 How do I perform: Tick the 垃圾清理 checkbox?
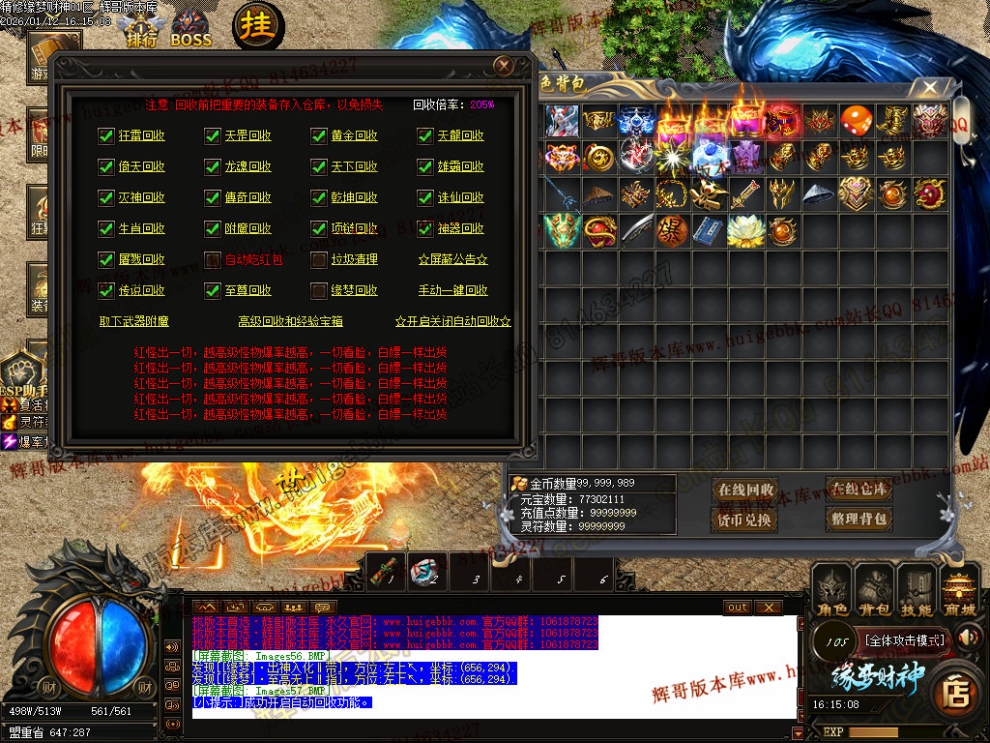pyautogui.click(x=319, y=260)
